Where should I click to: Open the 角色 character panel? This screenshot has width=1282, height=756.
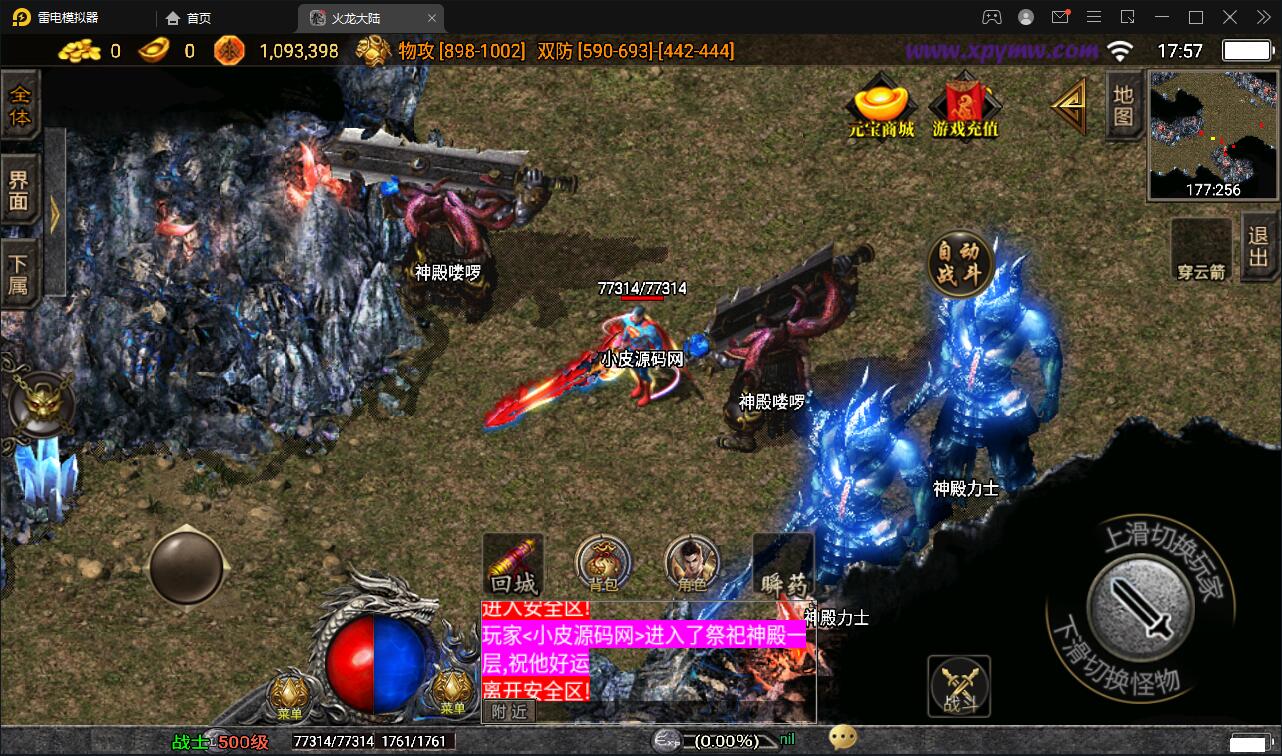[691, 565]
